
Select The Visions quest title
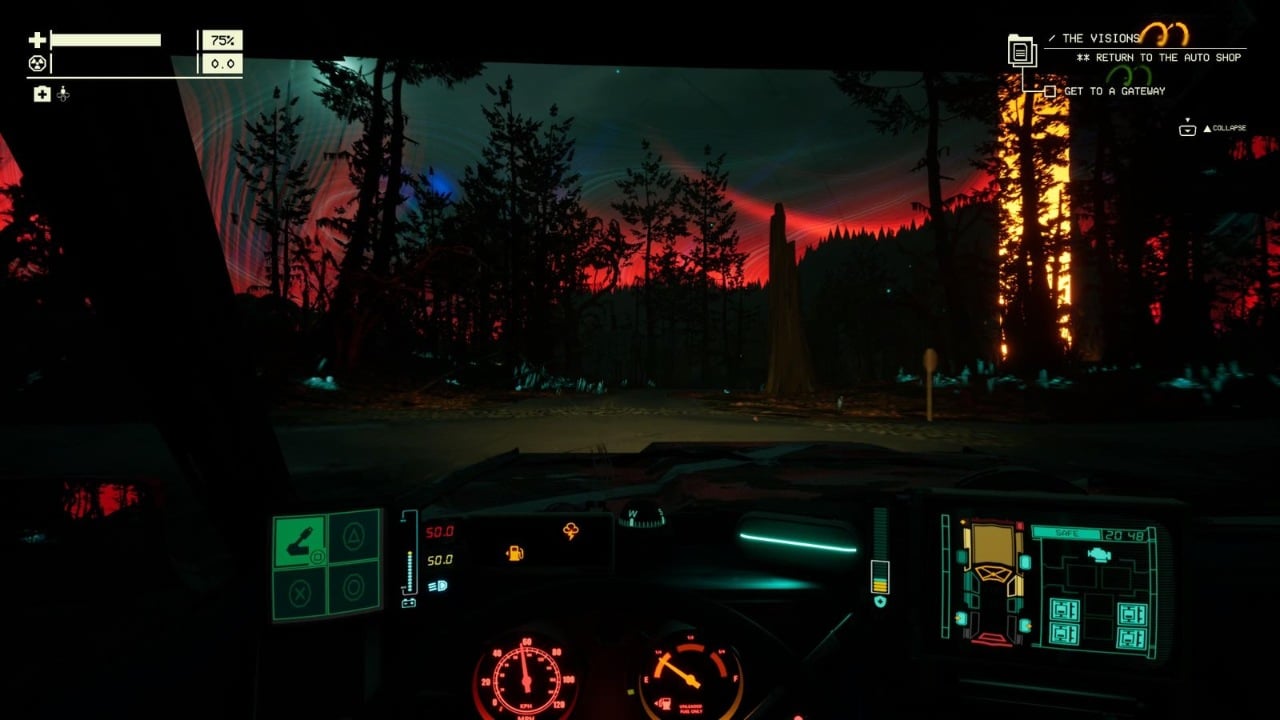[1100, 38]
